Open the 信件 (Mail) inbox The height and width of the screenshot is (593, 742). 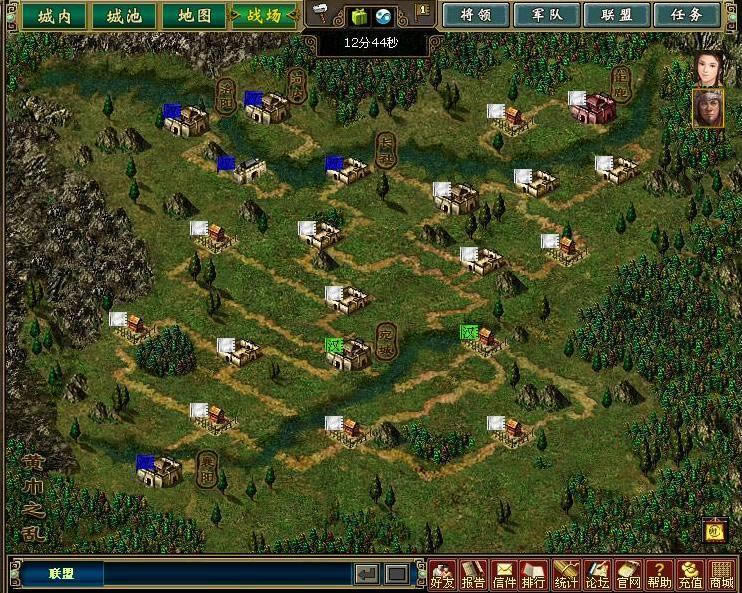pyautogui.click(x=504, y=574)
